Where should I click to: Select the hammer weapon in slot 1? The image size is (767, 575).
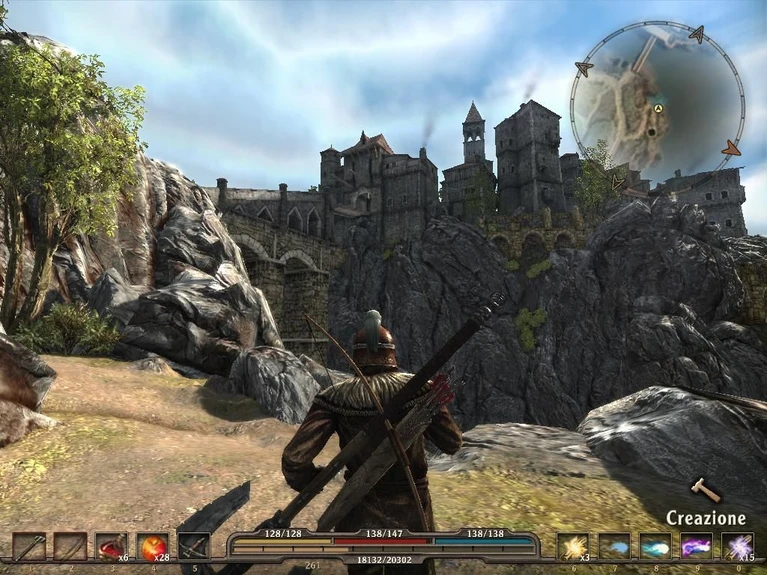click(x=29, y=546)
